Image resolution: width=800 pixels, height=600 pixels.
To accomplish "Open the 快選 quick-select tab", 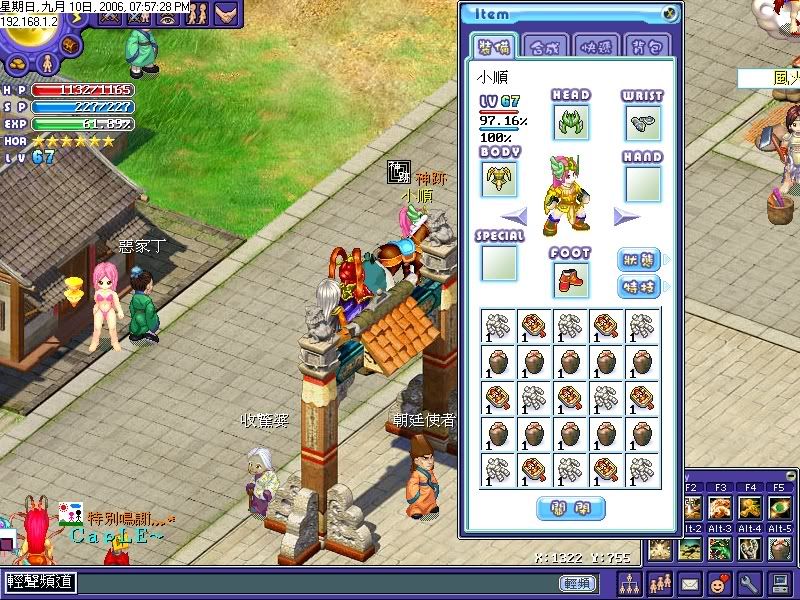I will tap(597, 46).
